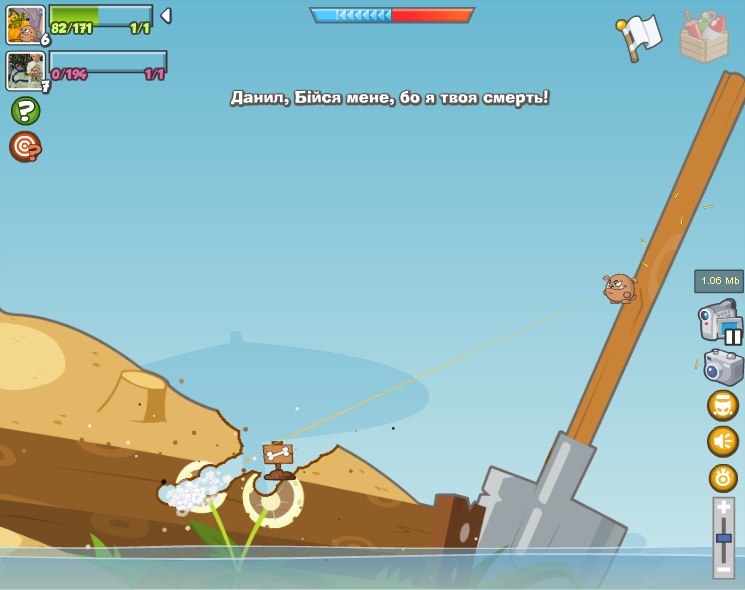Click the orange masked-face round button
The height and width of the screenshot is (590, 745).
tap(723, 405)
